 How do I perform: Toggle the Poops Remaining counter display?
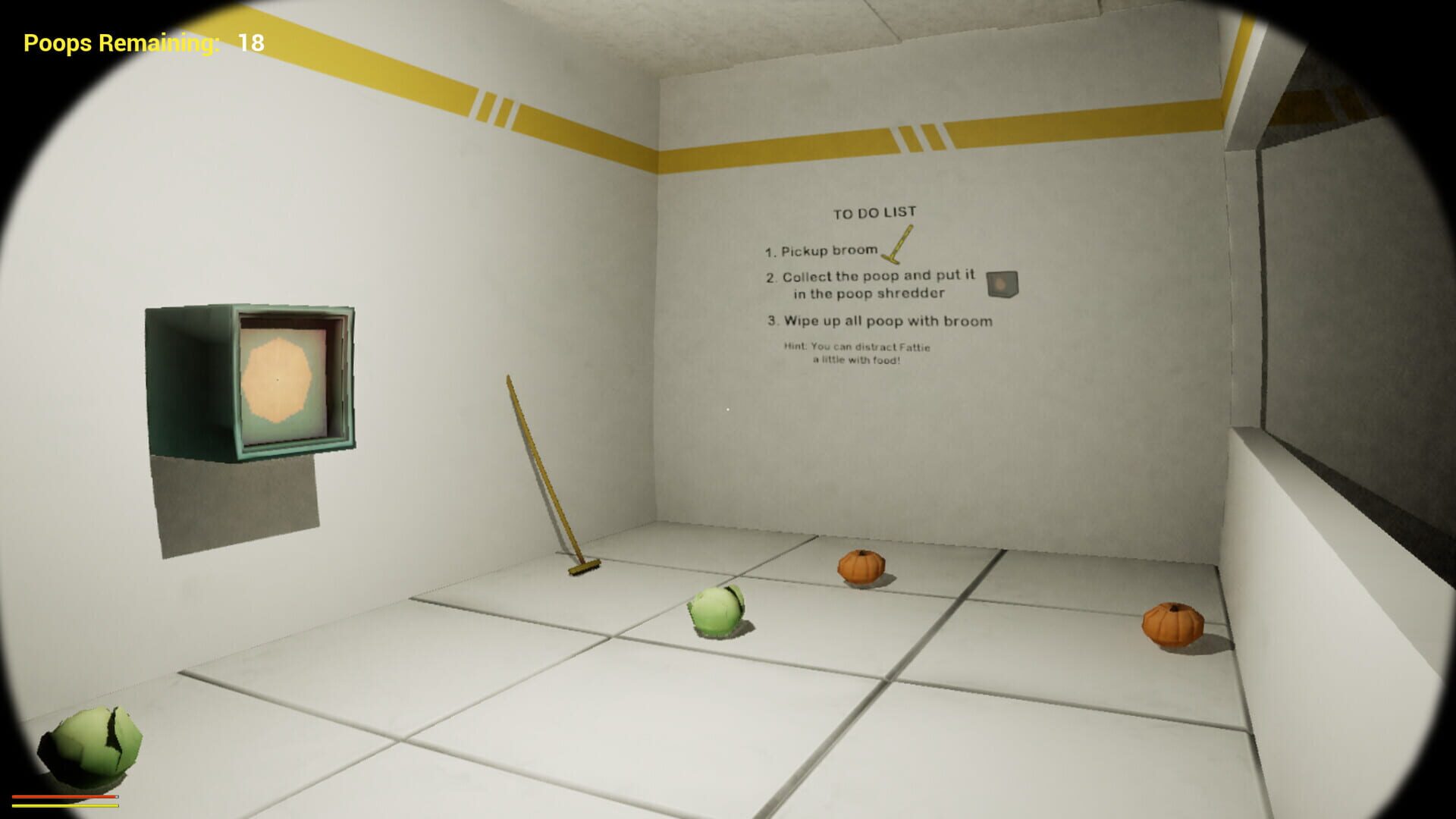coord(121,43)
